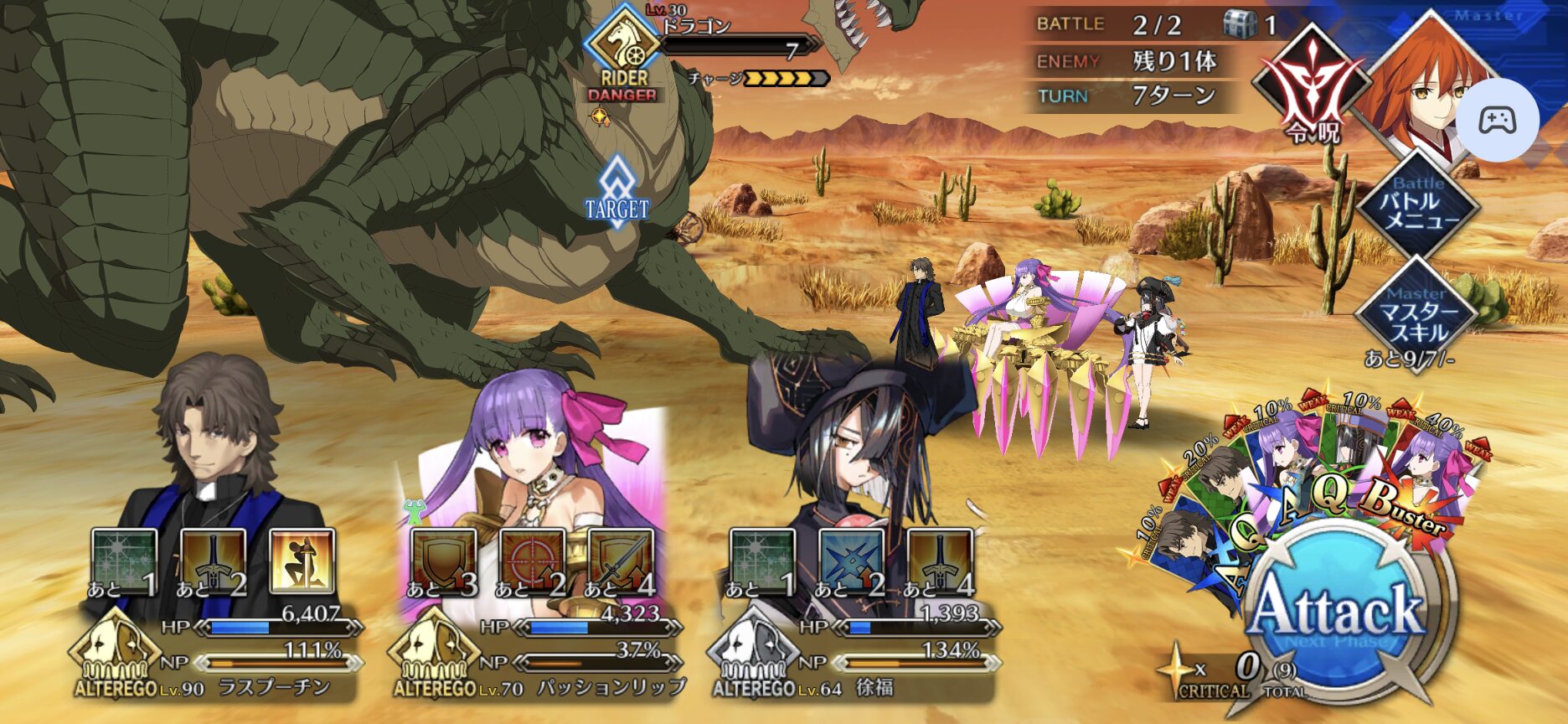Select Xu Fu's blue star skill icon

coord(851,560)
